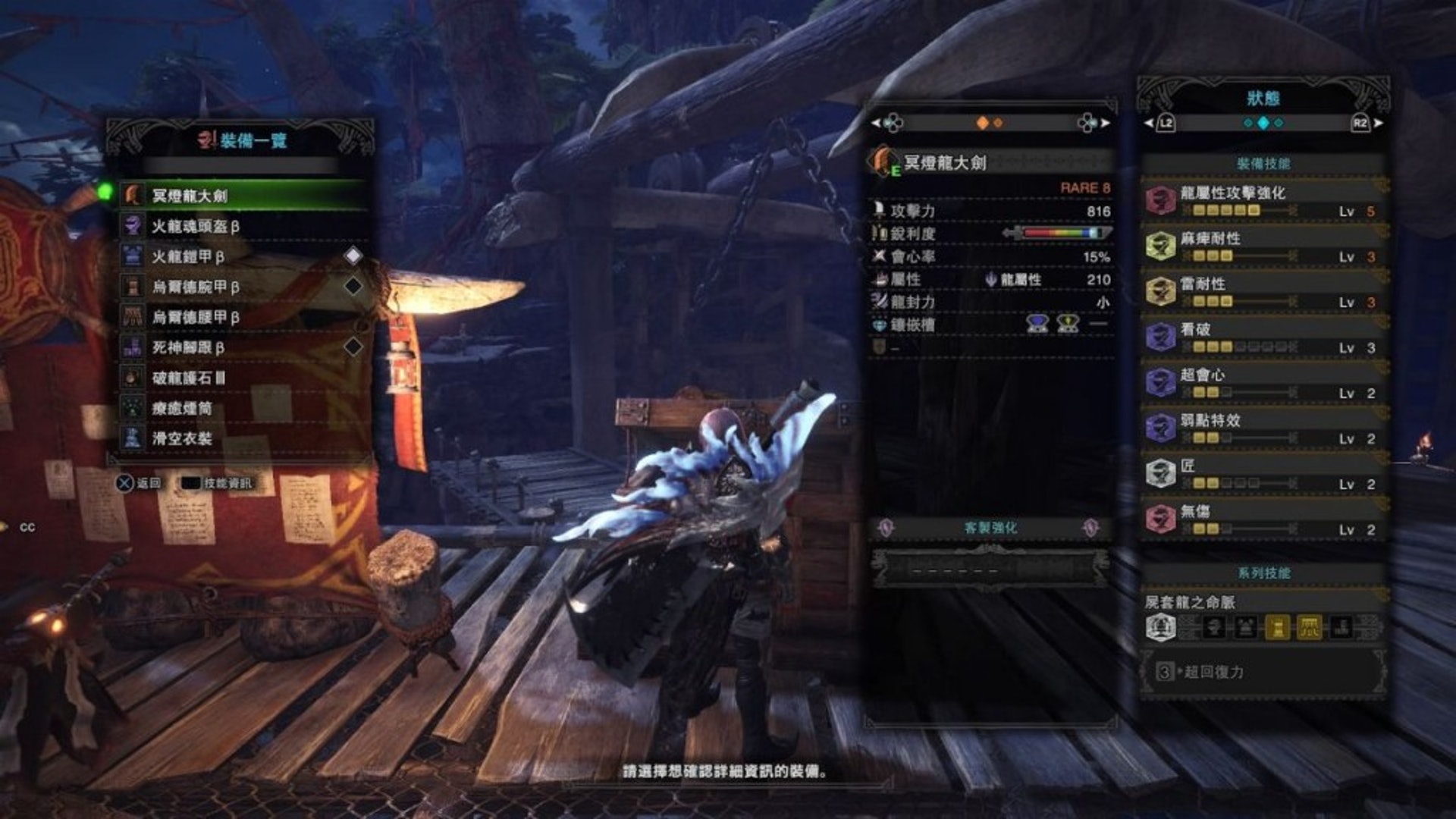Image resolution: width=1456 pixels, height=819 pixels.
Task: Select the 麻痺耐性 skill row
Action: [x=1263, y=246]
